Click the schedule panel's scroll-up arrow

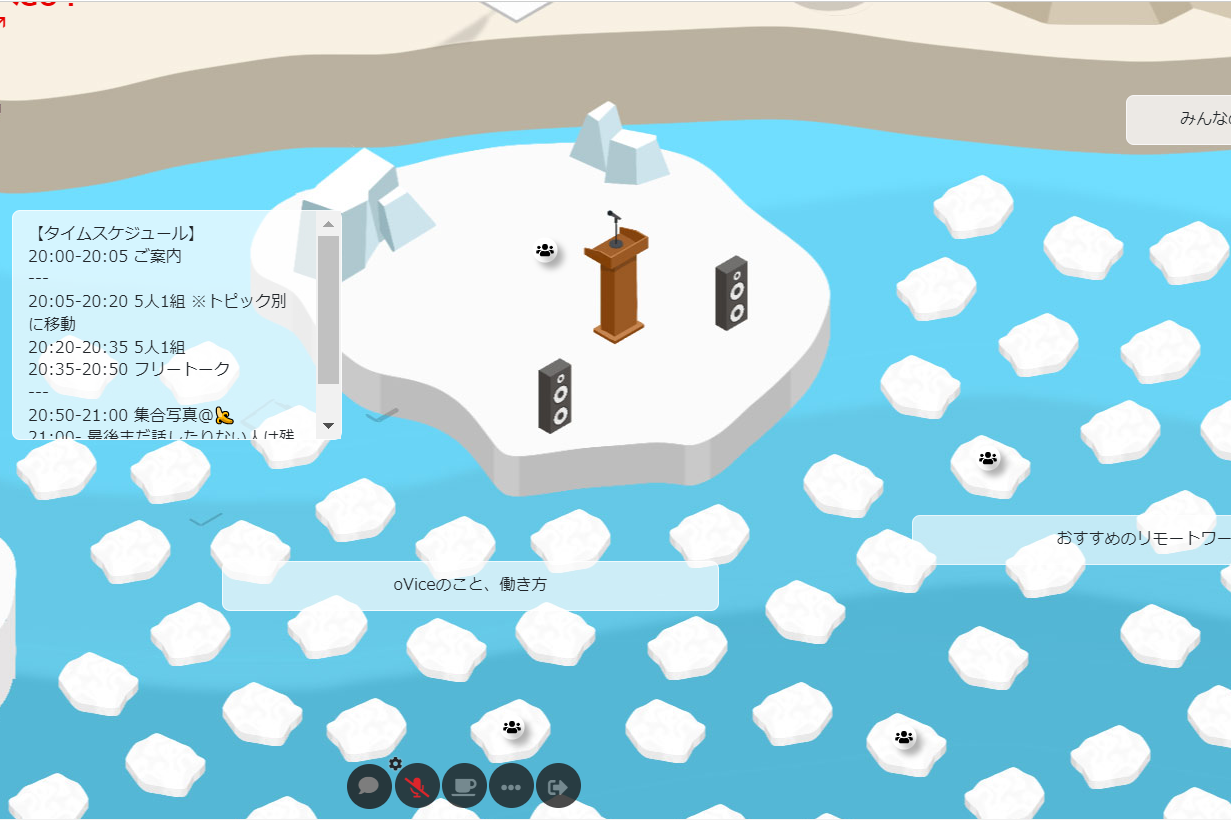(x=328, y=224)
